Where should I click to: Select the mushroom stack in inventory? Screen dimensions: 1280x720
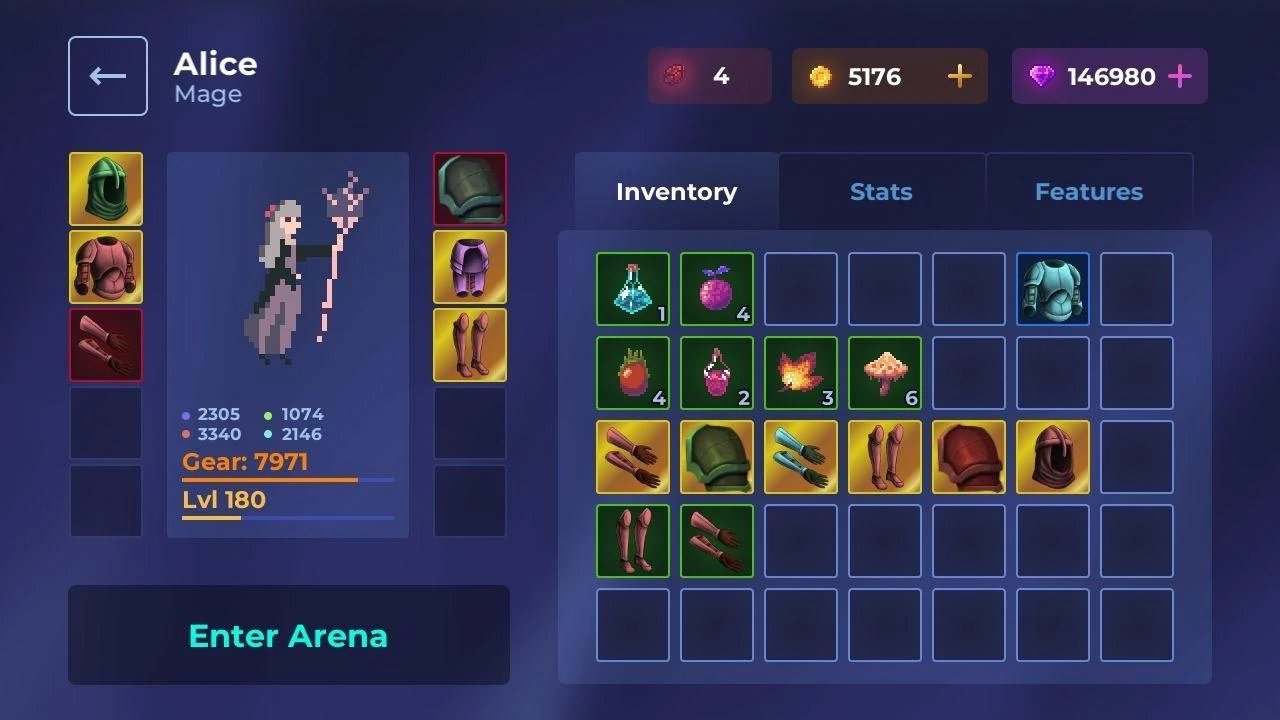(885, 373)
